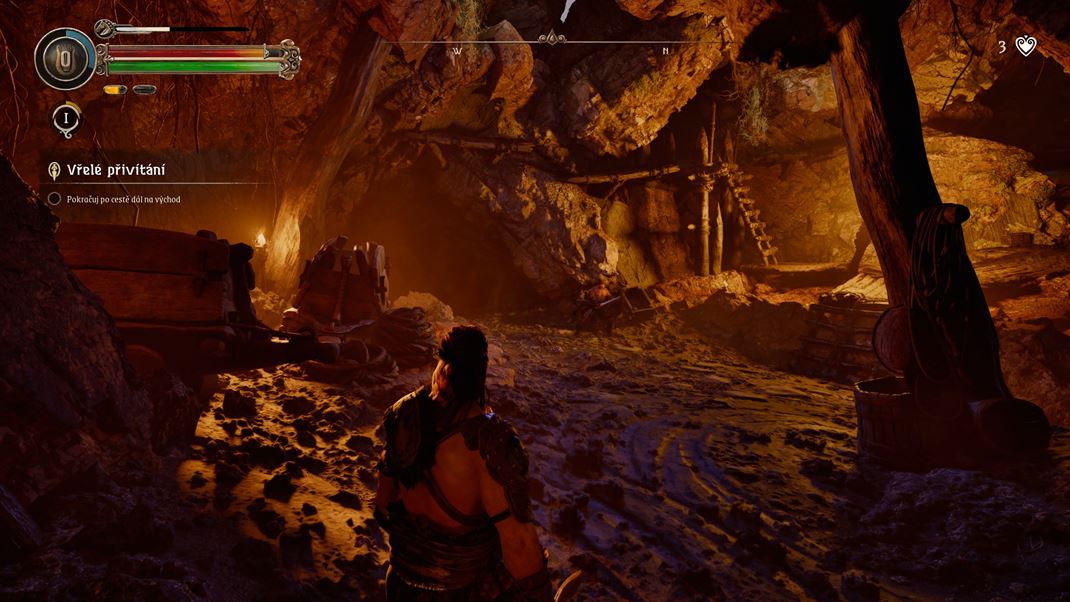Select the circular level I badge
Image resolution: width=1070 pixels, height=602 pixels.
(x=66, y=118)
